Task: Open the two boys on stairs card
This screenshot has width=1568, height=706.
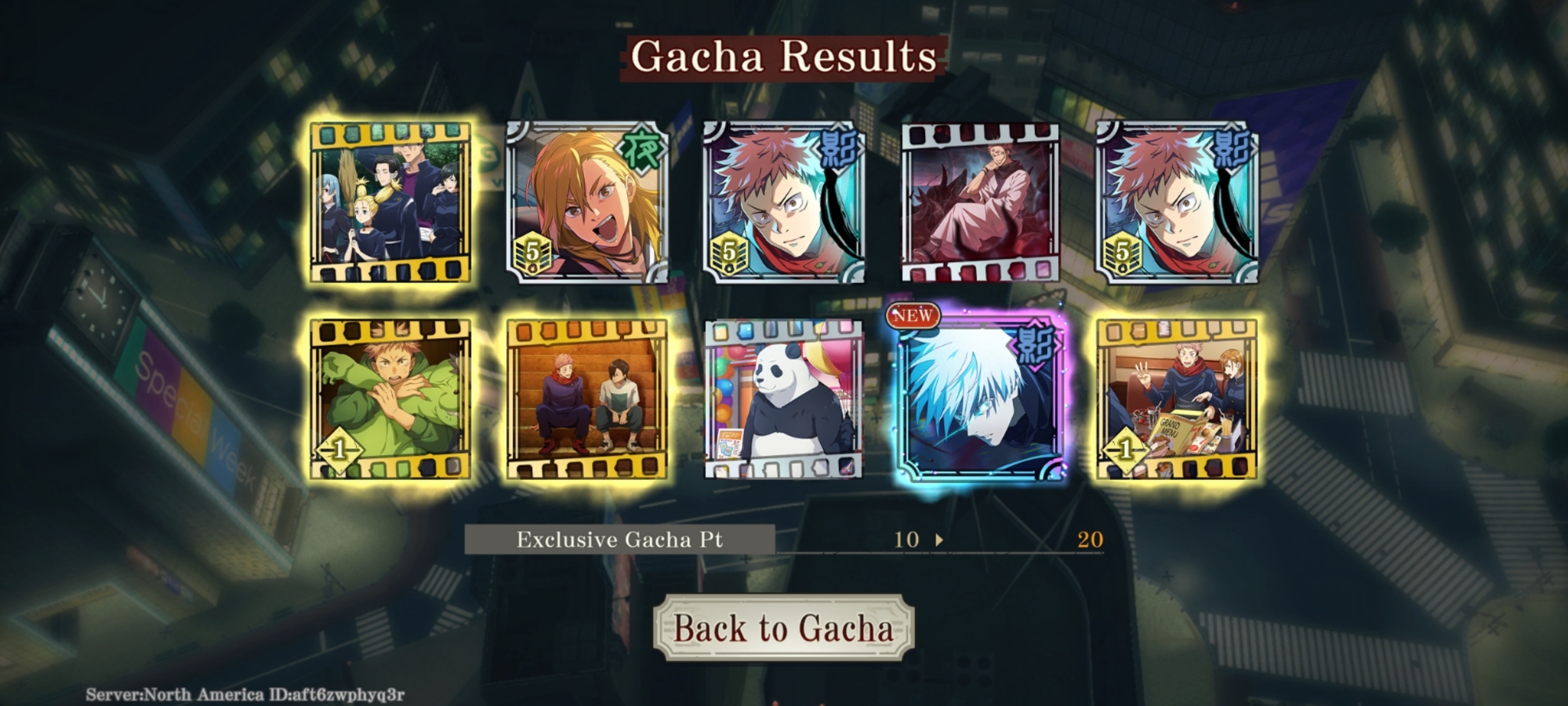Action: point(587,398)
